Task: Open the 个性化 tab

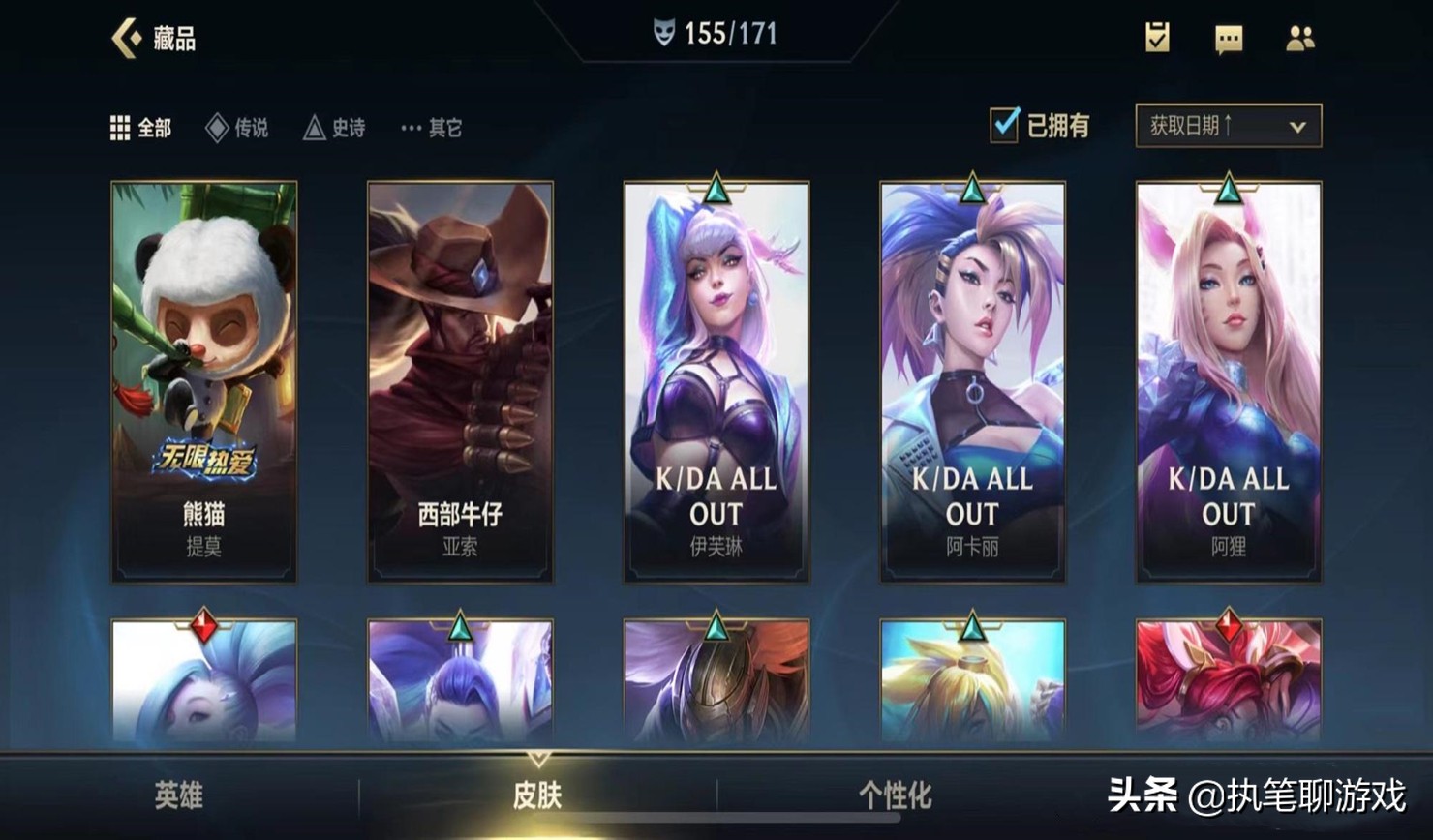Action: coord(896,795)
